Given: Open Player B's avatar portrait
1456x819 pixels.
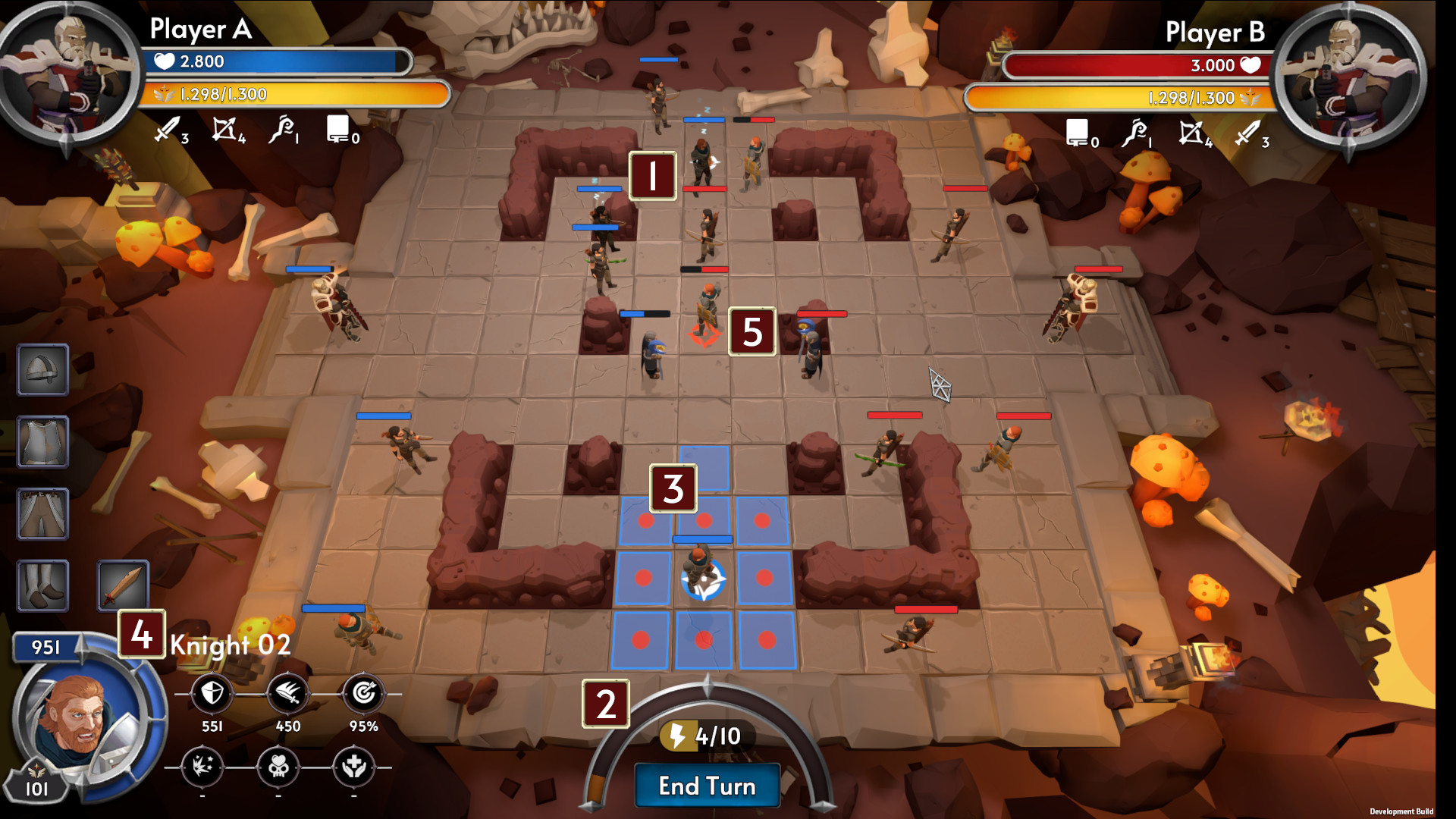Looking at the screenshot, I should [1348, 76].
